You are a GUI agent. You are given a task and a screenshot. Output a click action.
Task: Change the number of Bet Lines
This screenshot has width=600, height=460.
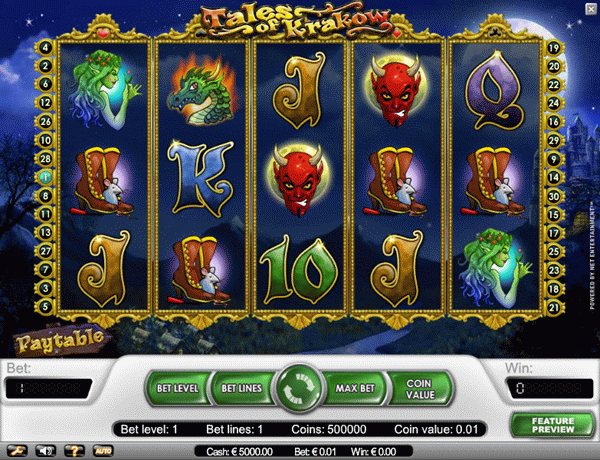[x=240, y=387]
